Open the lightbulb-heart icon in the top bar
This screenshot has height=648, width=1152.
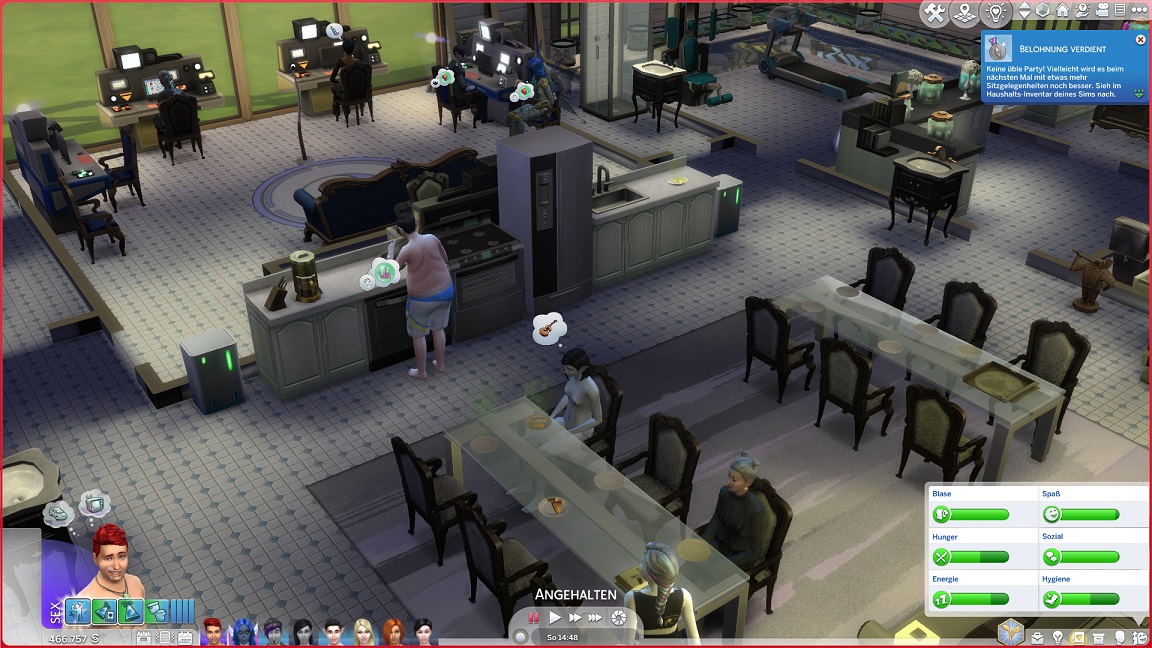pyautogui.click(x=996, y=13)
